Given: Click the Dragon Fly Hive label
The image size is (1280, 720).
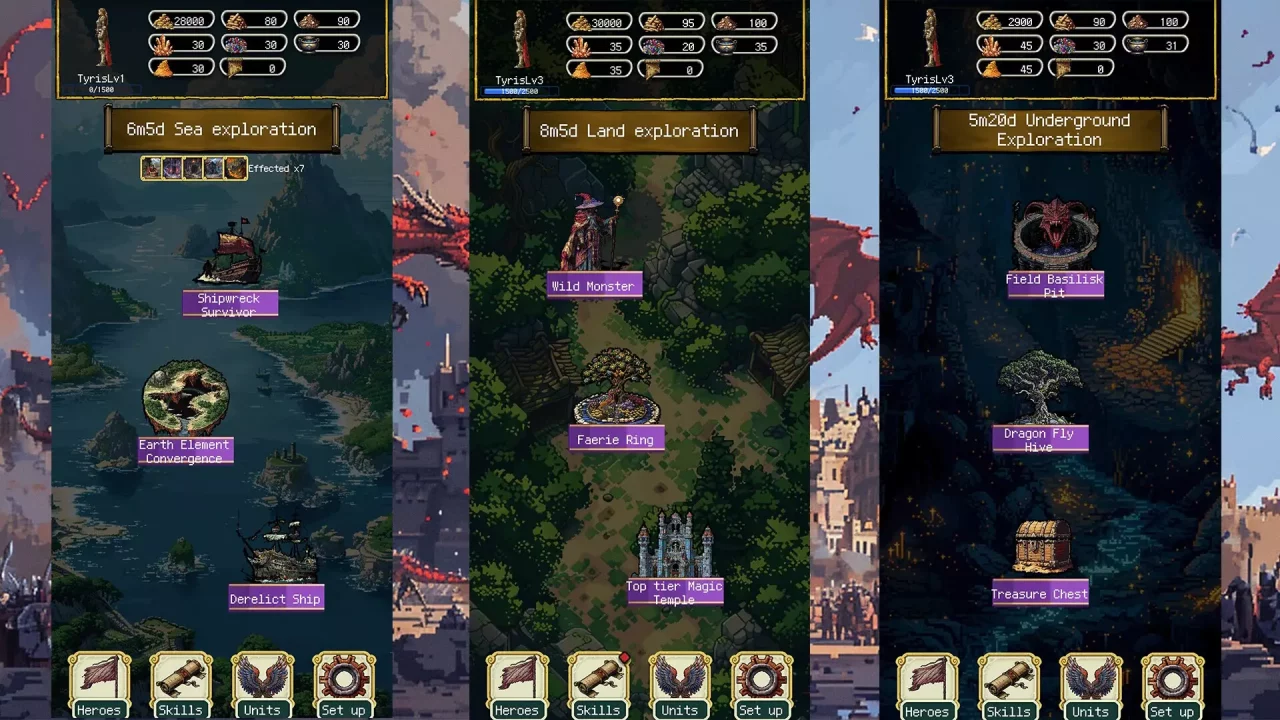Looking at the screenshot, I should point(1040,441).
